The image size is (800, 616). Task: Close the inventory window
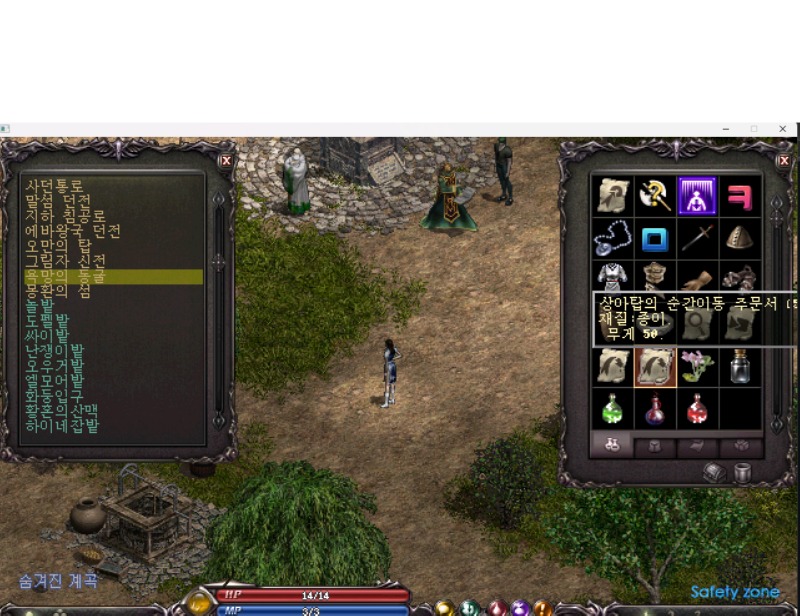point(784,160)
